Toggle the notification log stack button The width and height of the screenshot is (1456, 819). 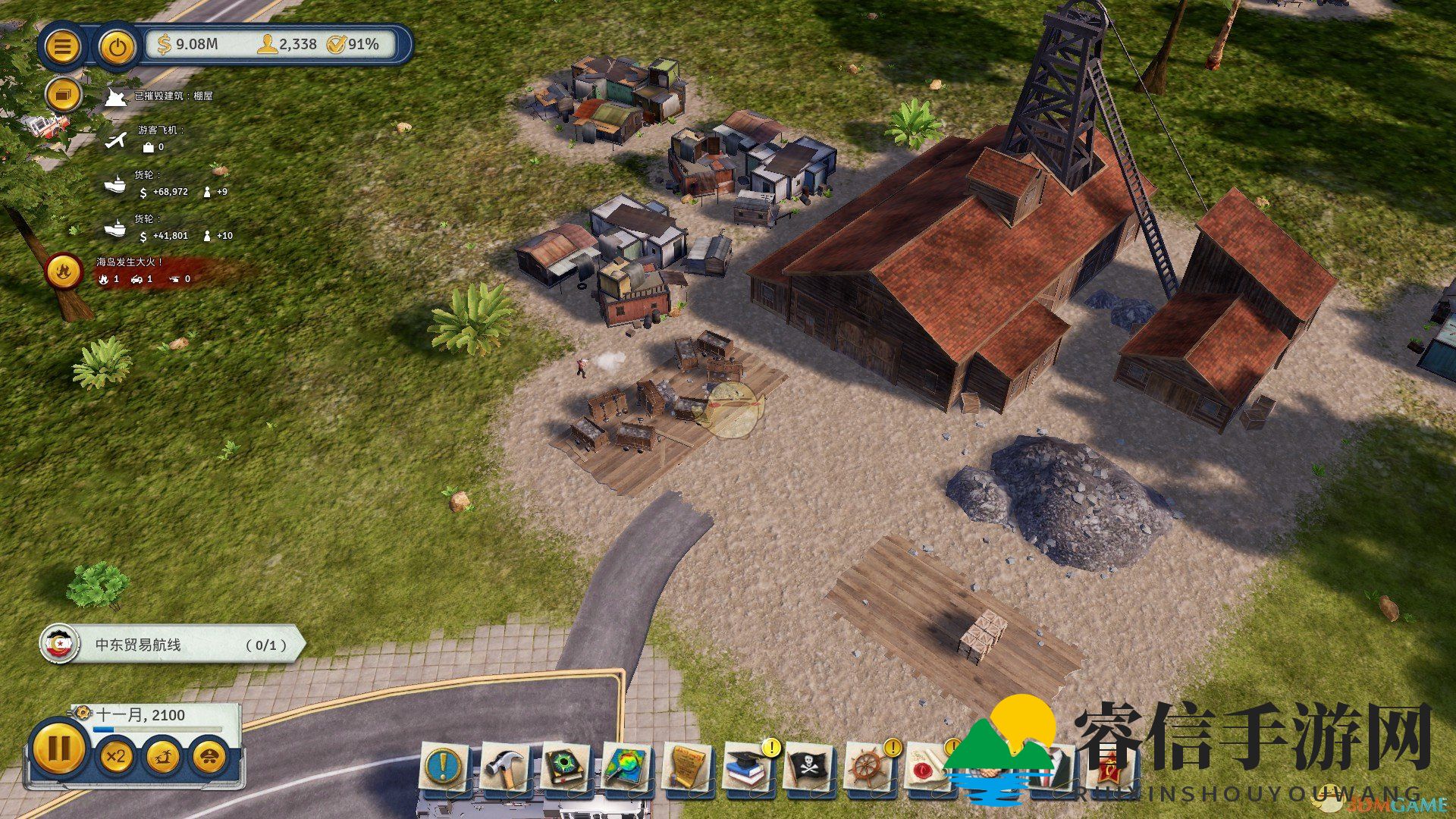pos(63,96)
